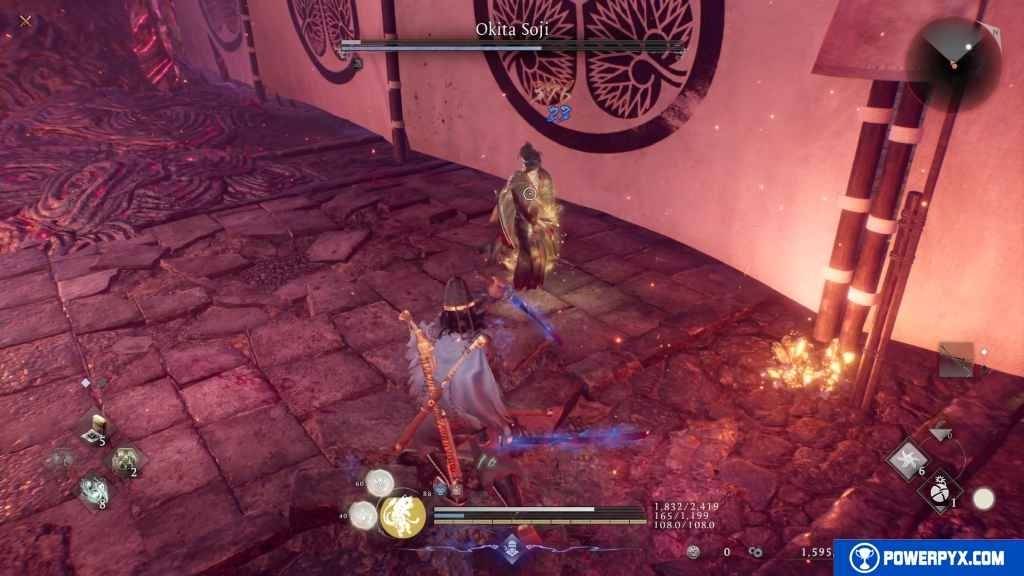Select the ranged weapon slot
Image resolution: width=1024 pixels, height=576 pixels.
pos(956,359)
